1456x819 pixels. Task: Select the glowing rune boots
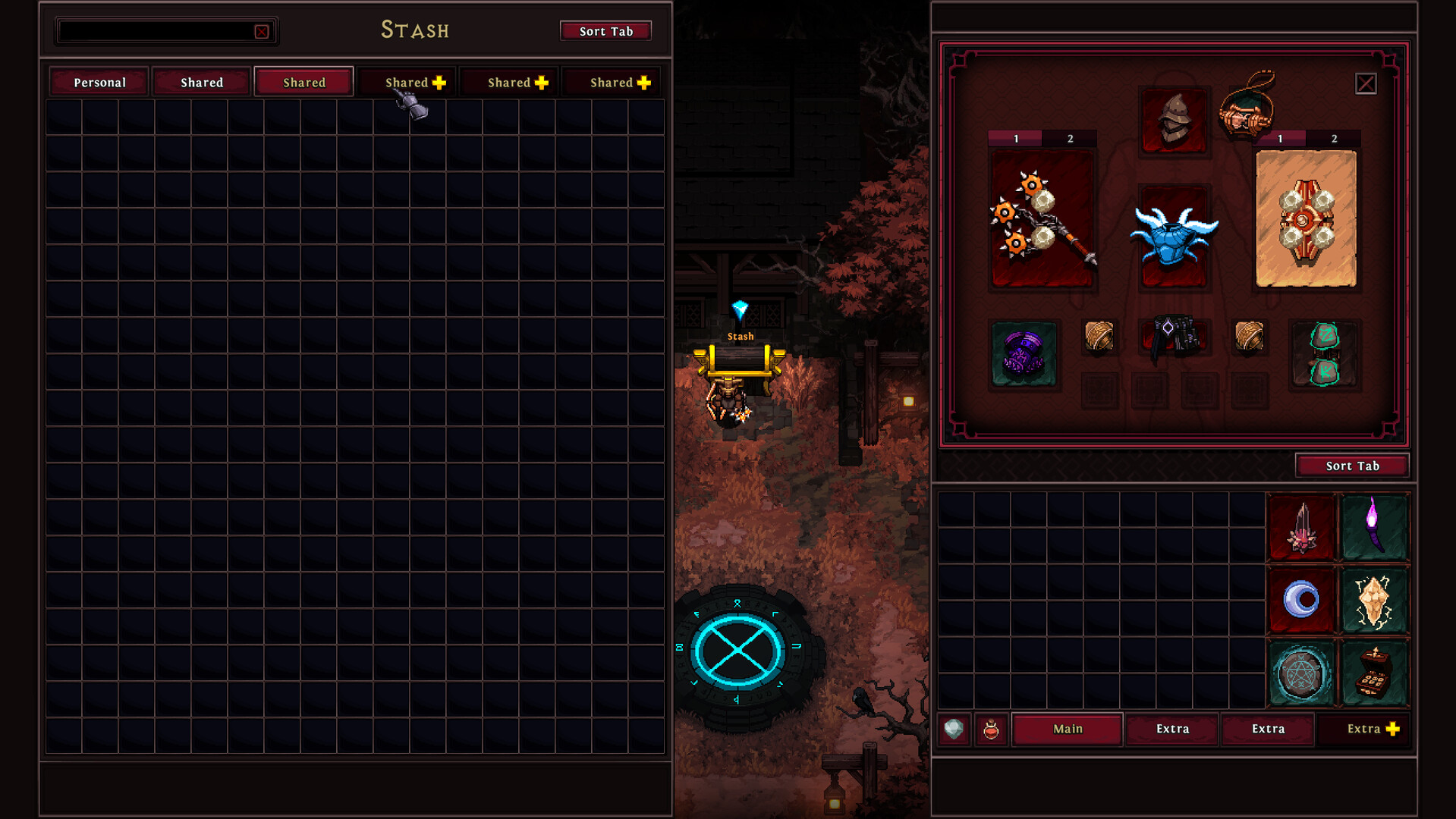[1324, 353]
